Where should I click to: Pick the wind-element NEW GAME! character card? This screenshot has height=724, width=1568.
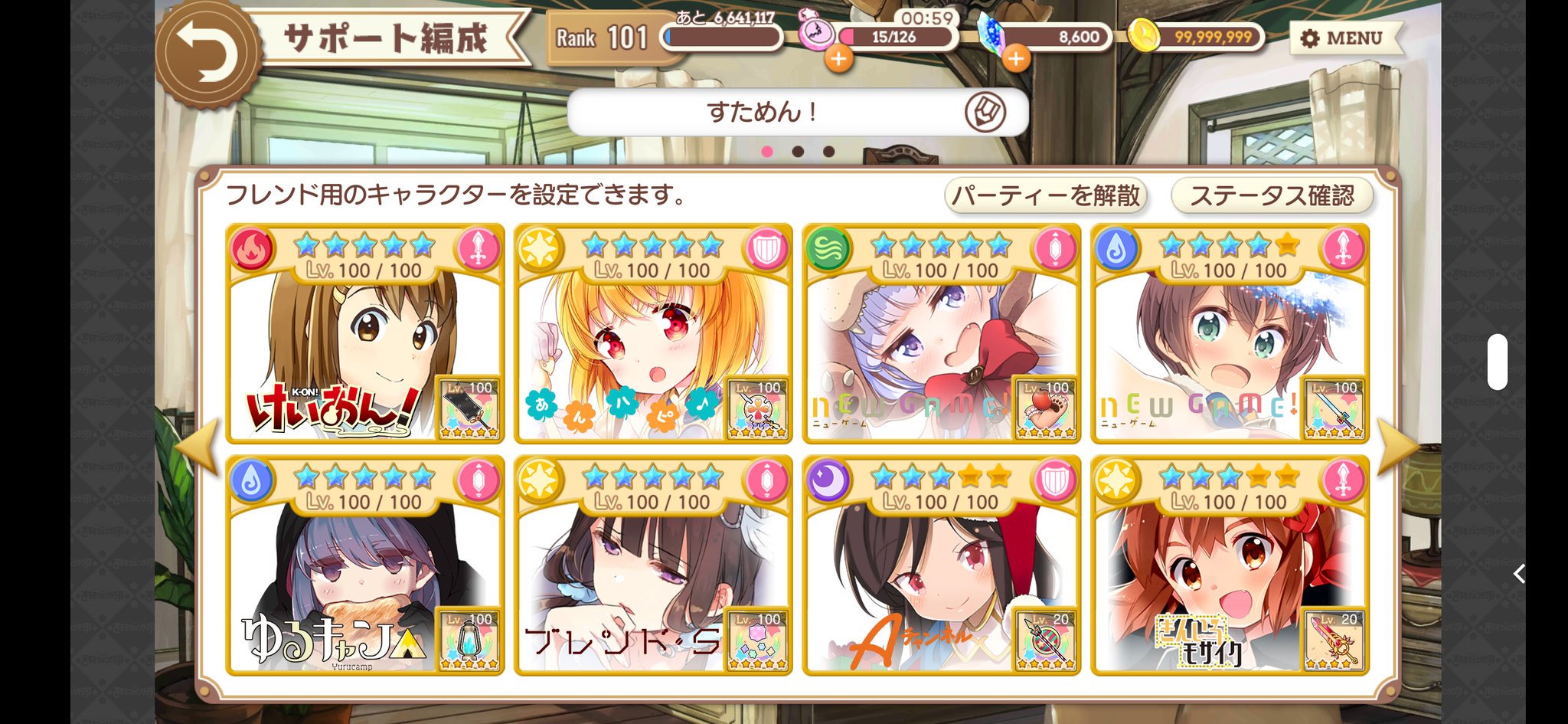[x=941, y=334]
